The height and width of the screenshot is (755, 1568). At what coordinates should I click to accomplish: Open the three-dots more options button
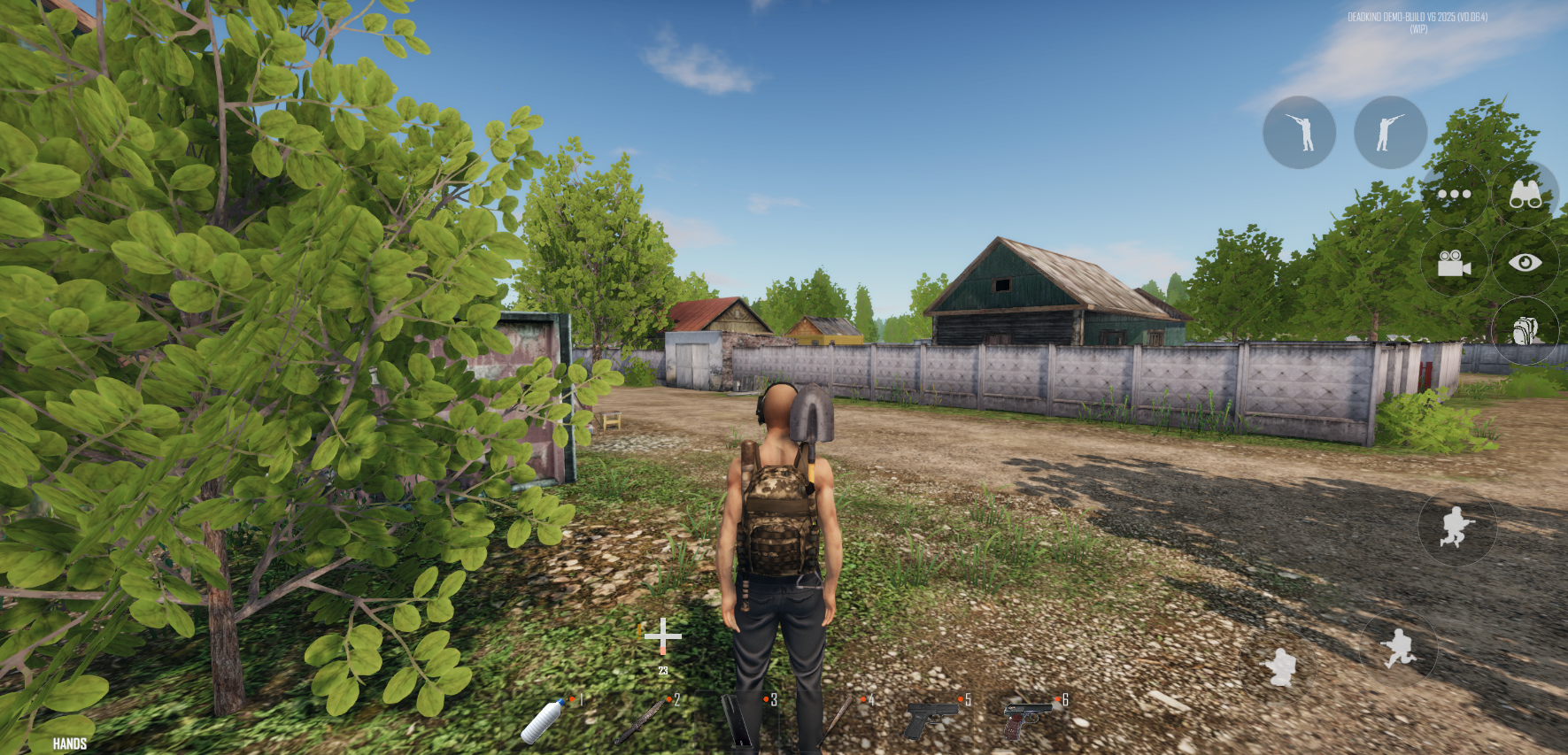point(1454,195)
